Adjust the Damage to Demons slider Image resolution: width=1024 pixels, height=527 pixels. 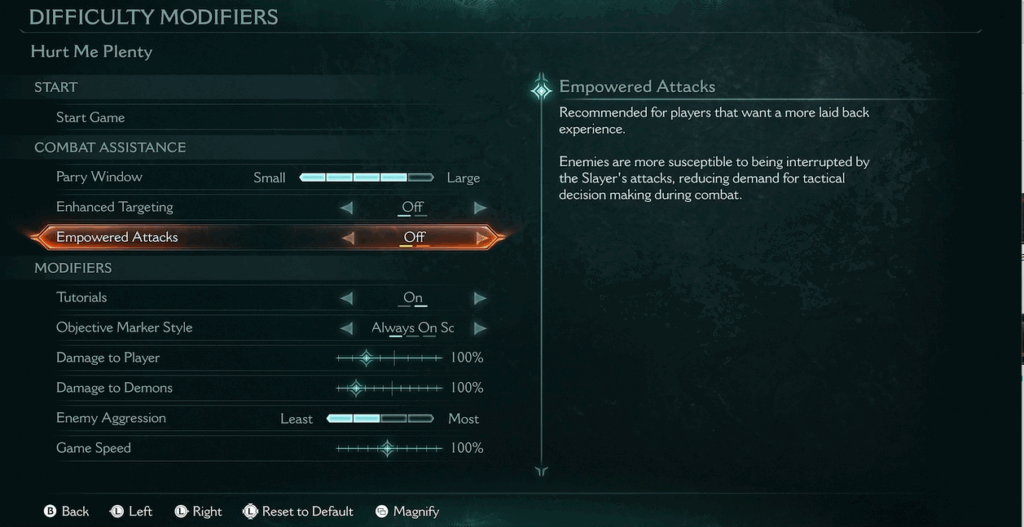[355, 388]
